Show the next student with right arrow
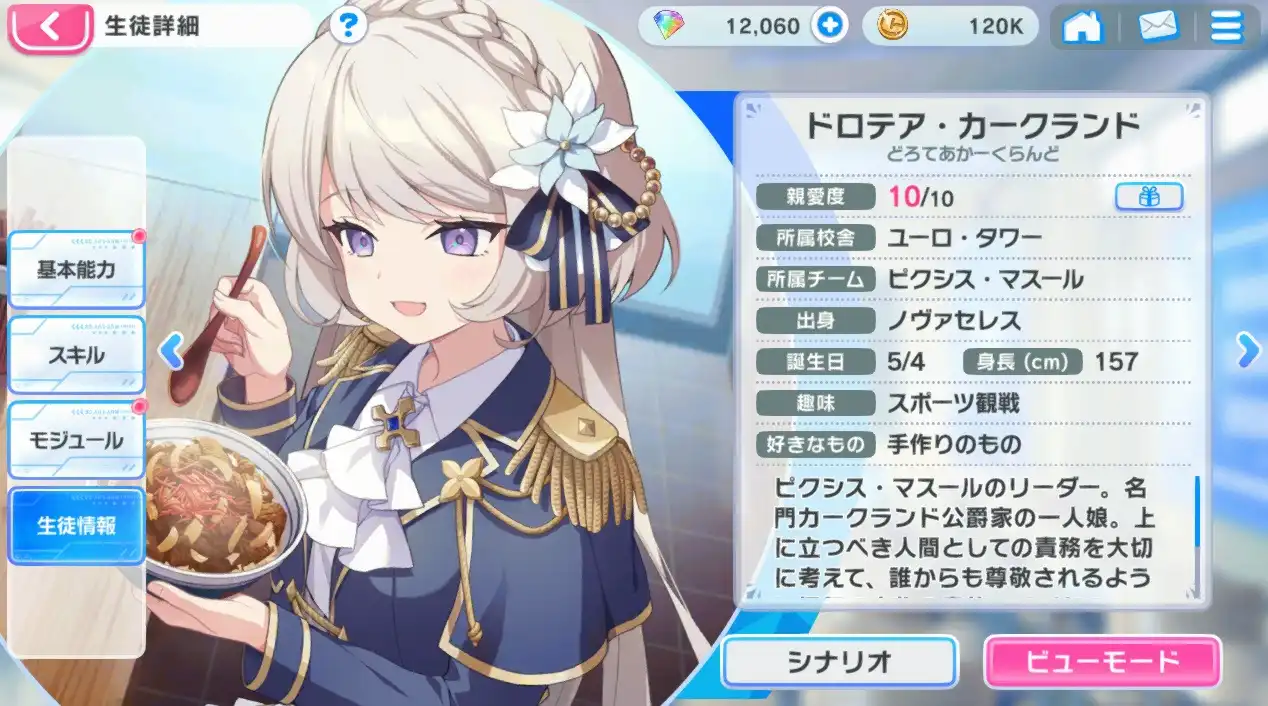 (x=1246, y=349)
